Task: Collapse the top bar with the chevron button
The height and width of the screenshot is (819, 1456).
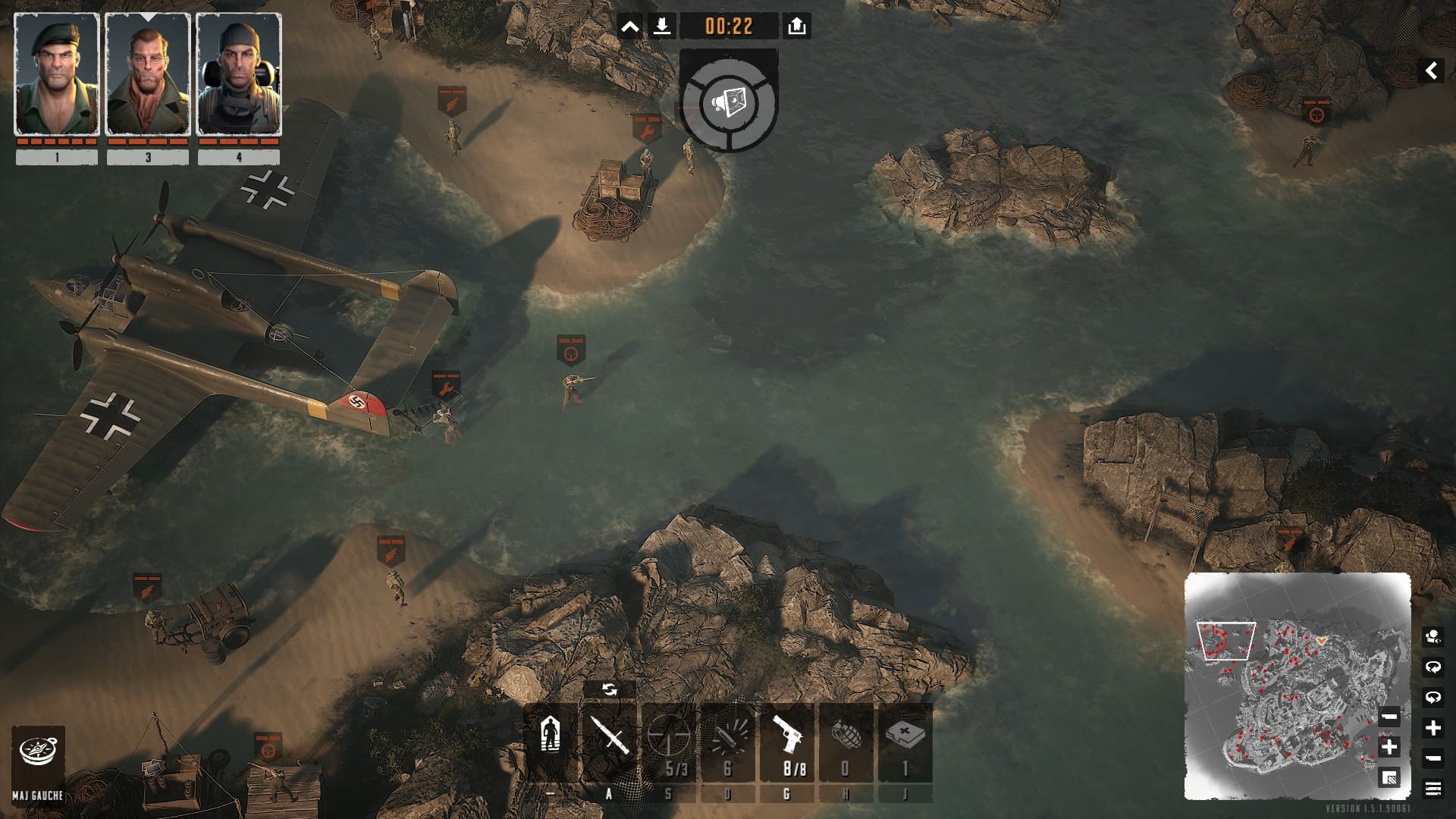Action: pyautogui.click(x=629, y=27)
